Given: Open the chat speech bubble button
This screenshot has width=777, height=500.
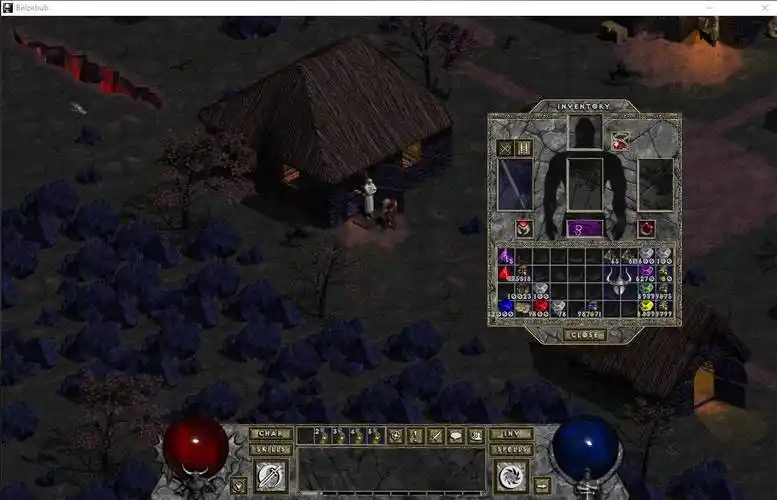Looking at the screenshot, I should point(455,435).
